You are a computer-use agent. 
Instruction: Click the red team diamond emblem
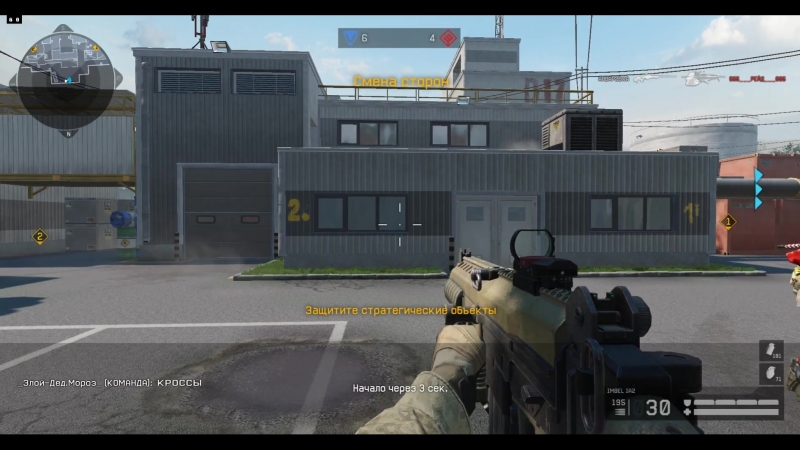447,38
